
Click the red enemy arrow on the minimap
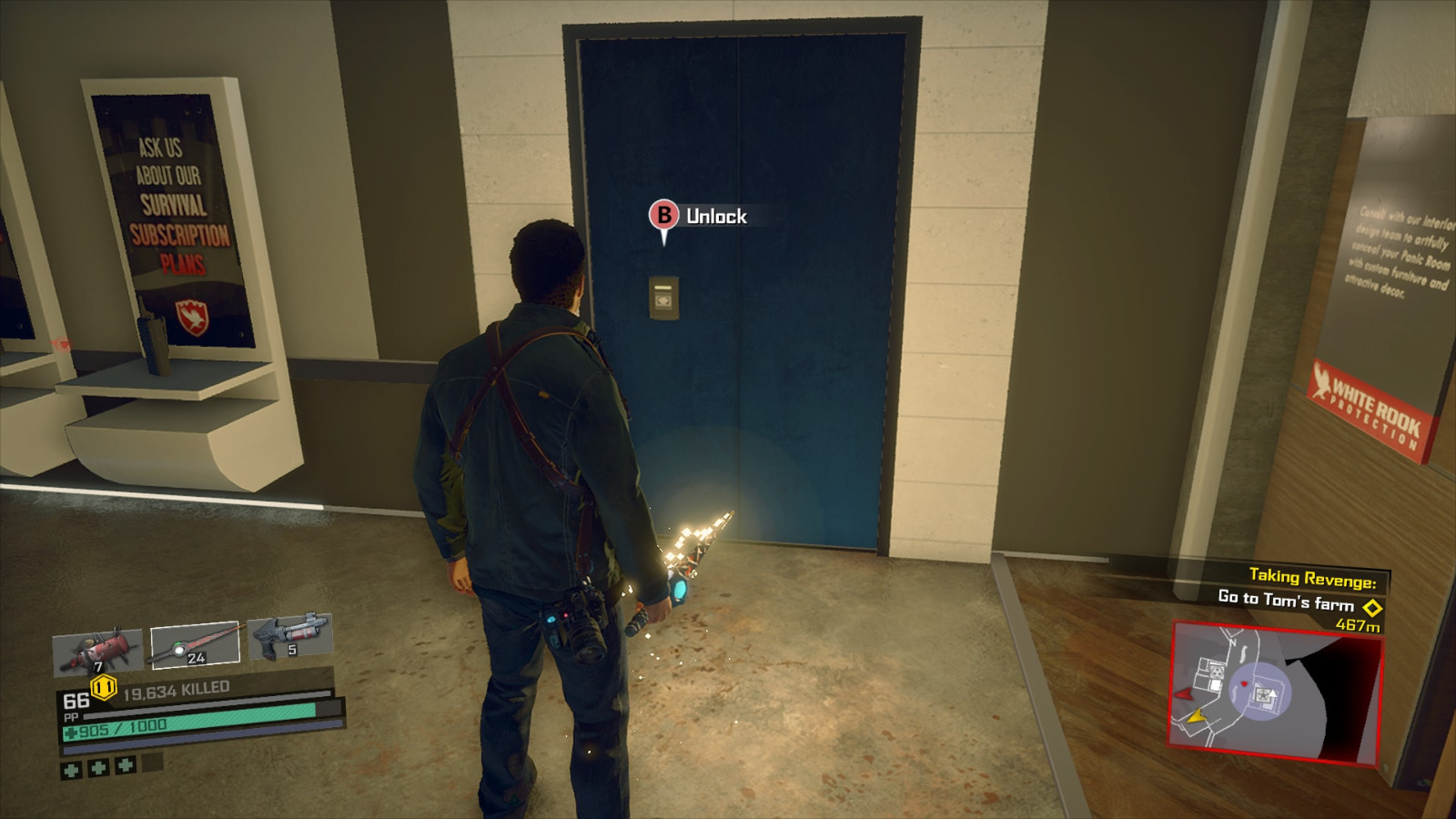[x=1183, y=694]
